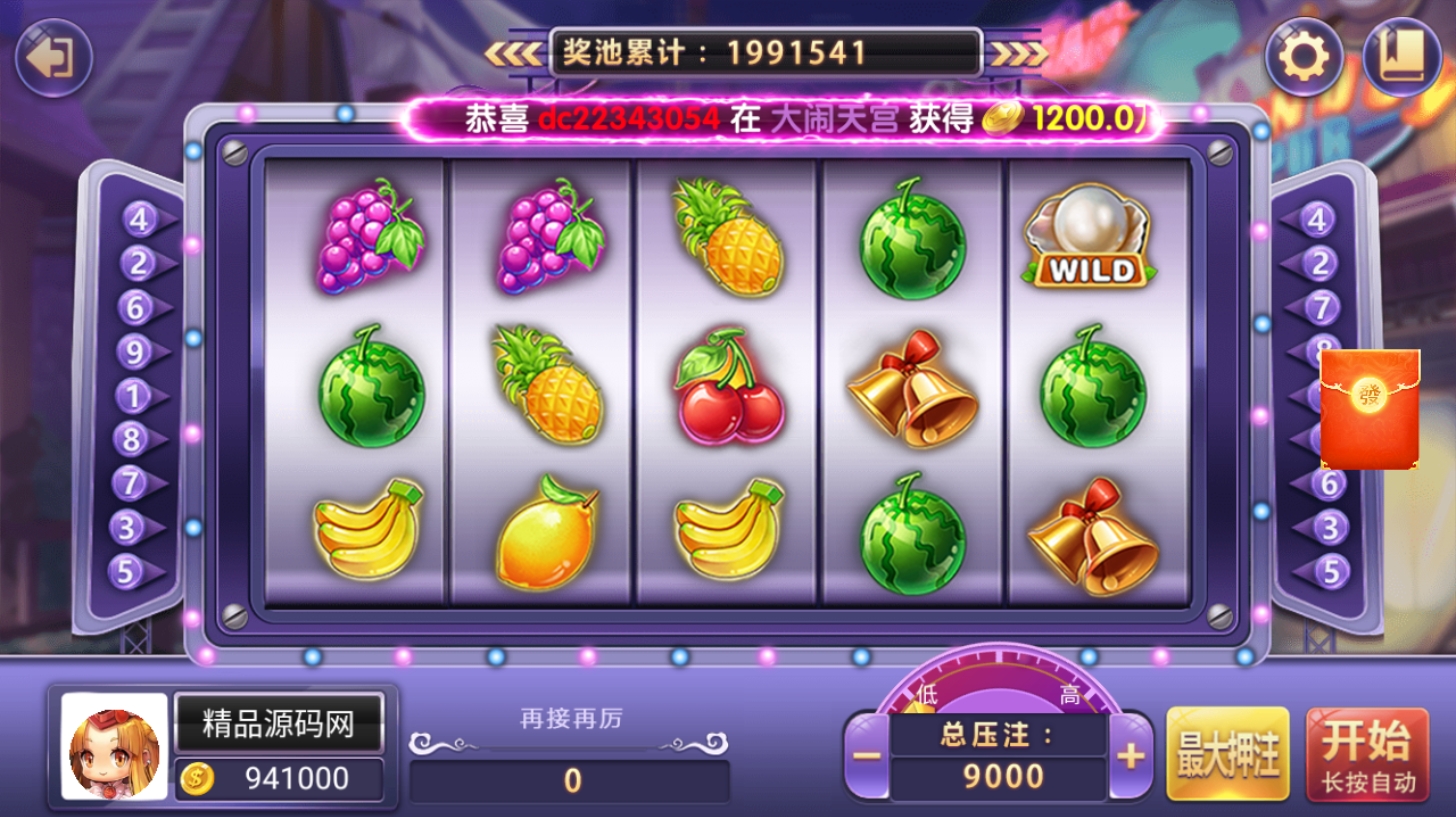Open the red envelope bonus
Viewport: 1456px width, 817px height.
tap(1369, 408)
